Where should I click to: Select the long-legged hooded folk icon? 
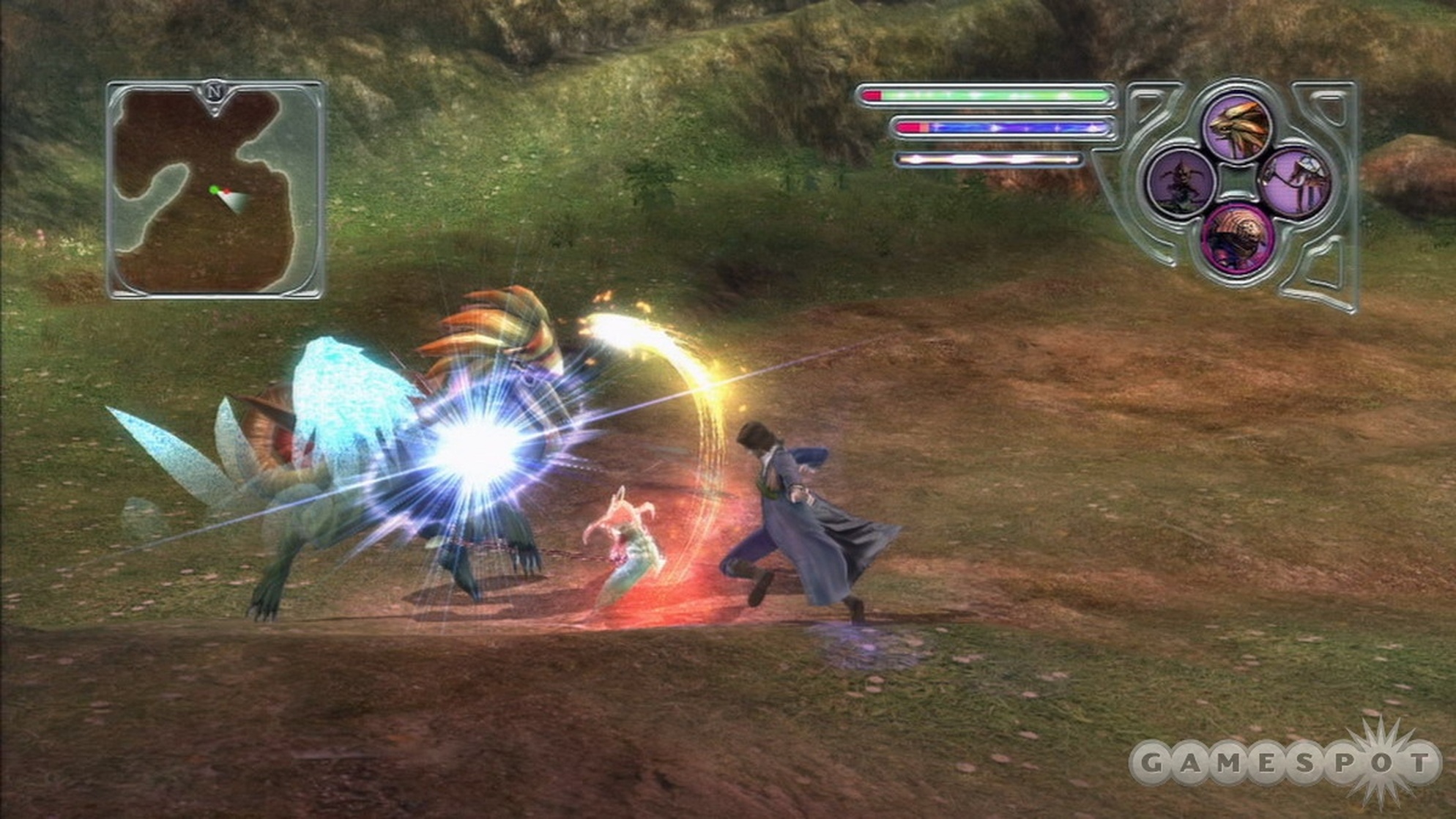coord(1296,182)
